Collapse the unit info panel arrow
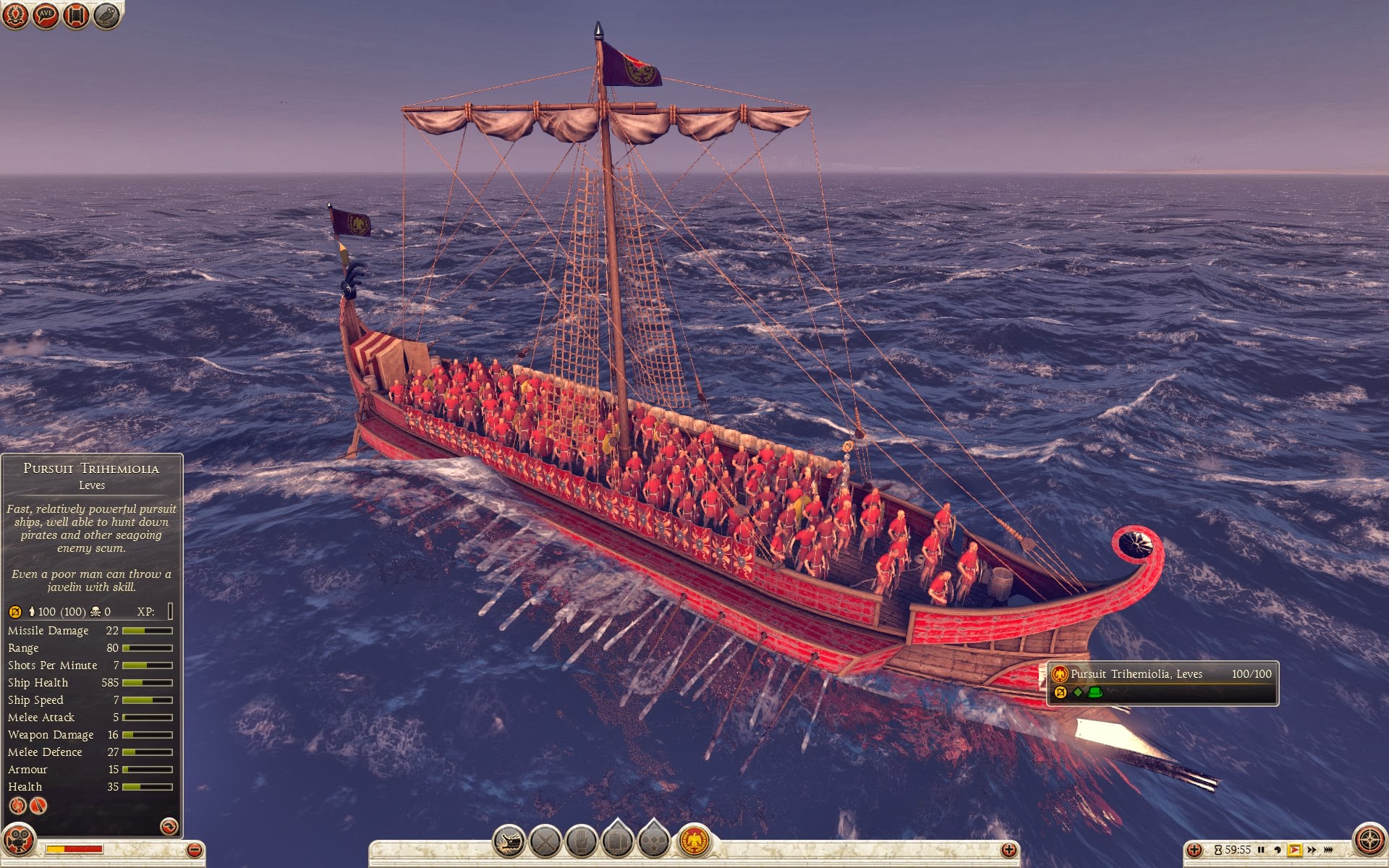This screenshot has width=1389, height=868. point(169,826)
